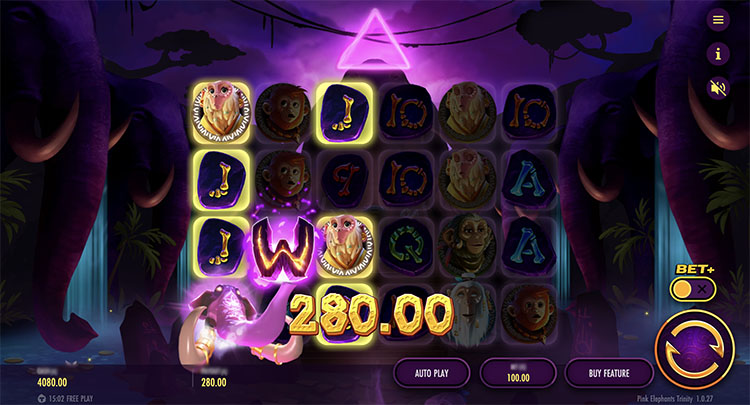Screen dimensions: 750x405
Task: Open the hamburger menu
Action: [717, 20]
